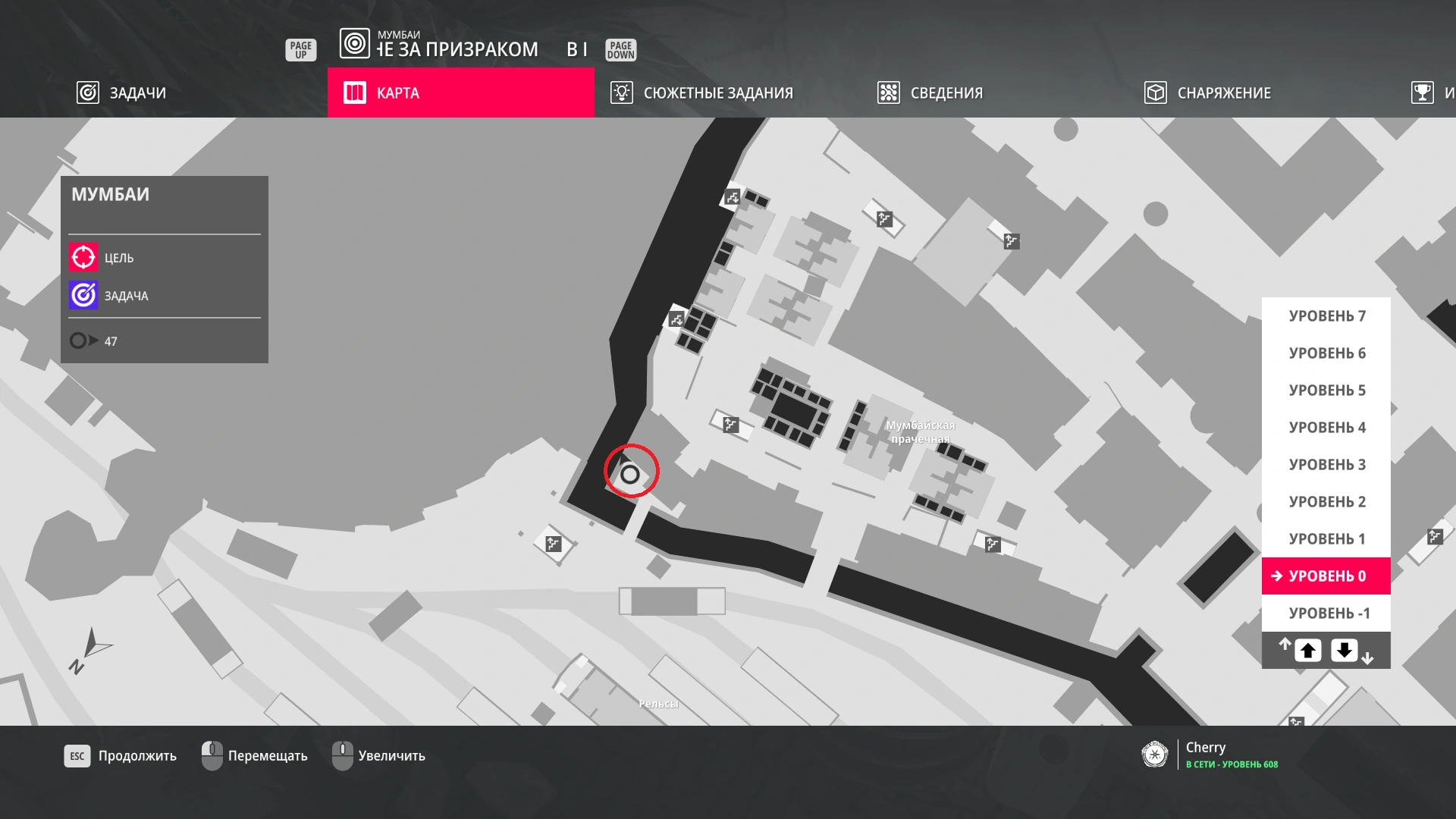
Task: Go to the Снаряжение tab
Action: click(1208, 93)
